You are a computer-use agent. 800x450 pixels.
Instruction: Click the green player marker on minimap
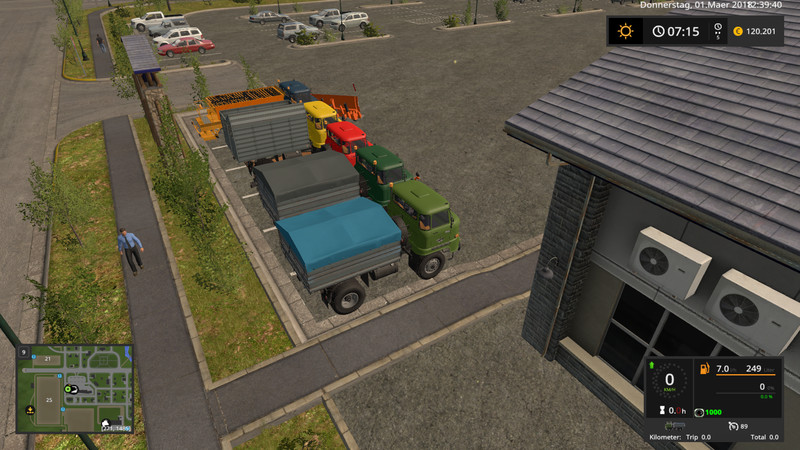pyautogui.click(x=70, y=388)
